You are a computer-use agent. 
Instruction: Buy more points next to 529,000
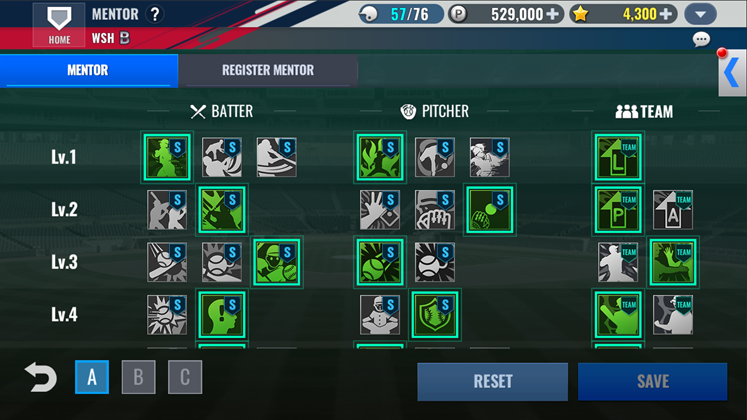coord(553,14)
